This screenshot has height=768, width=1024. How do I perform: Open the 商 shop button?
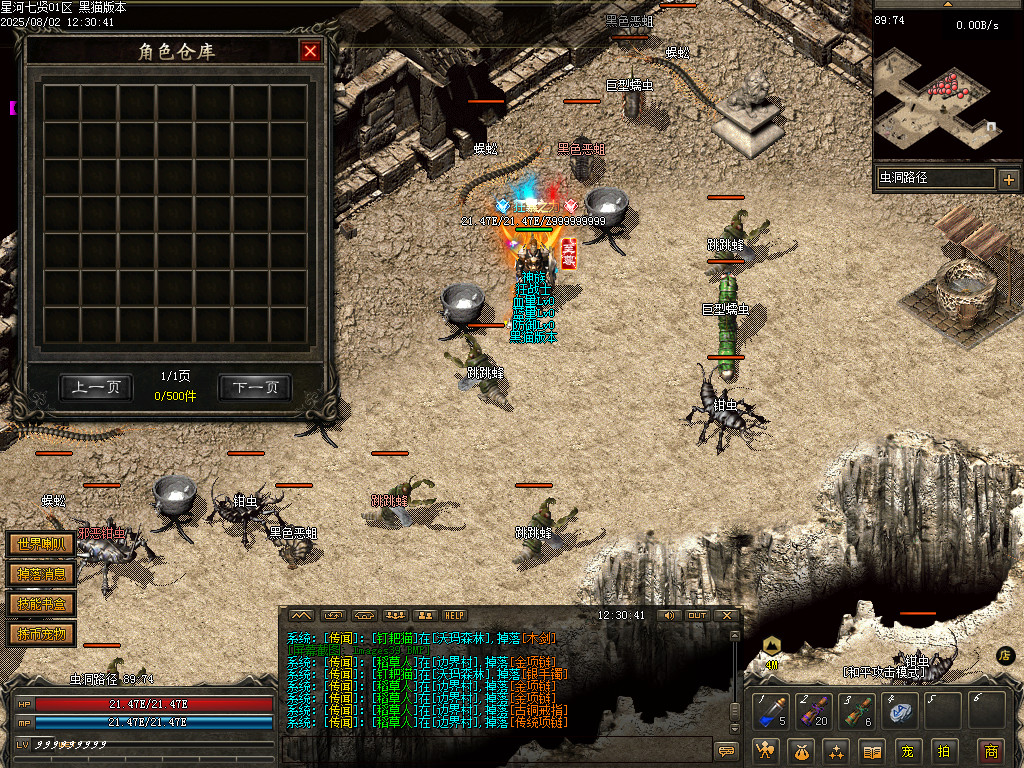pyautogui.click(x=991, y=751)
